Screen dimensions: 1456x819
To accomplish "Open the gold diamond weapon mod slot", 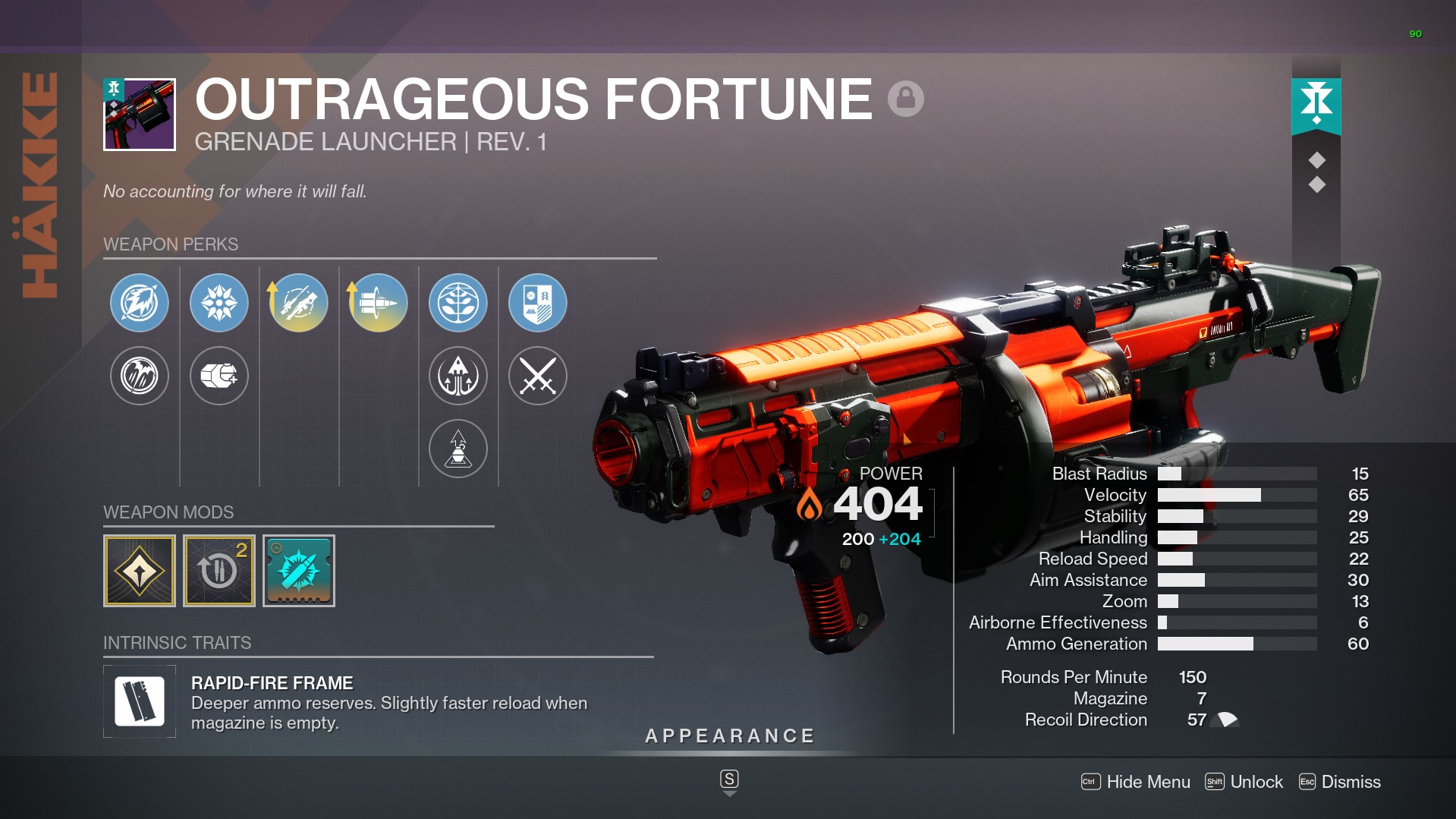I will coord(140,571).
